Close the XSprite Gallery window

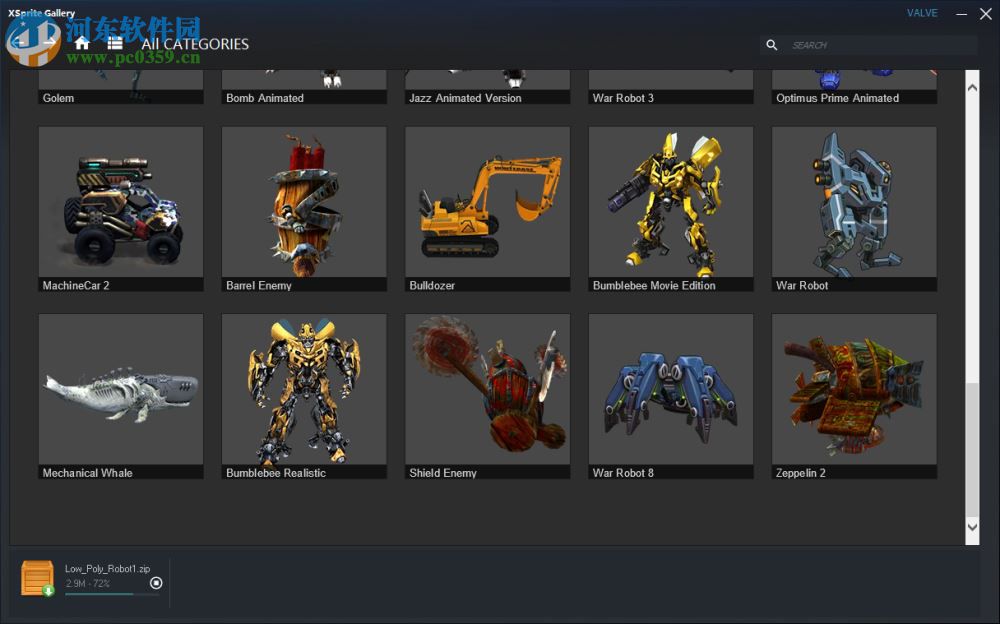click(x=984, y=14)
